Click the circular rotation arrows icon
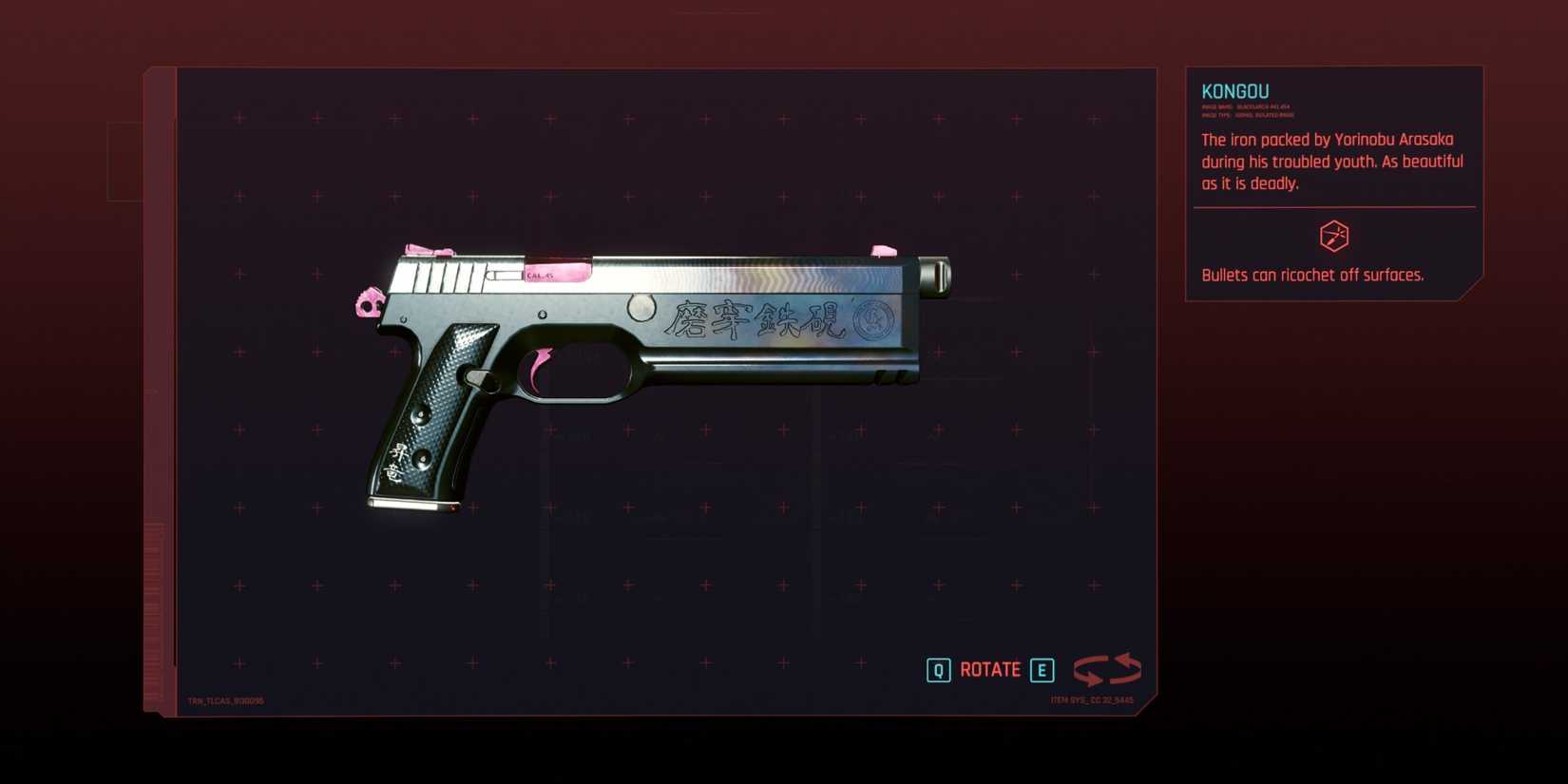This screenshot has height=784, width=1568. click(x=1107, y=670)
